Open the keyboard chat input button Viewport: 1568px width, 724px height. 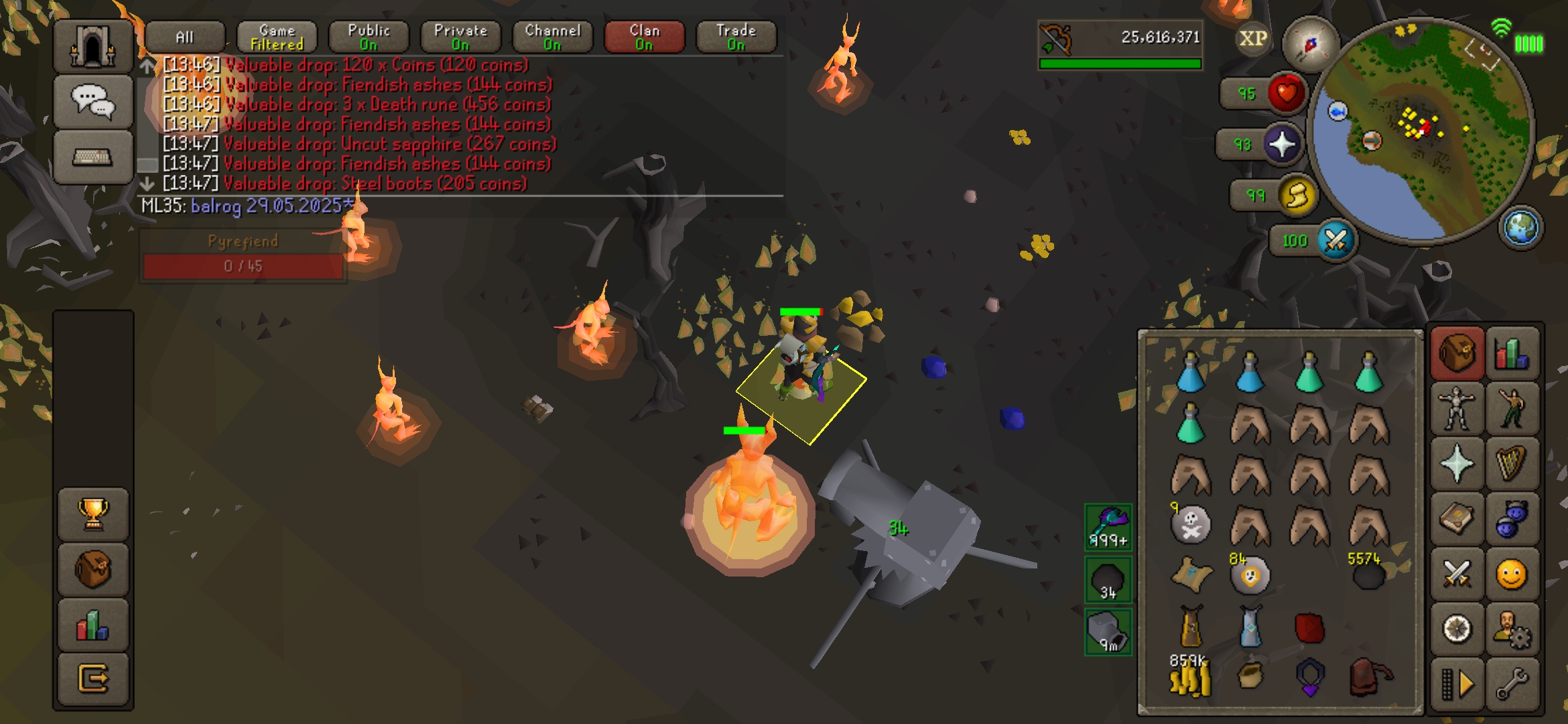(x=92, y=157)
